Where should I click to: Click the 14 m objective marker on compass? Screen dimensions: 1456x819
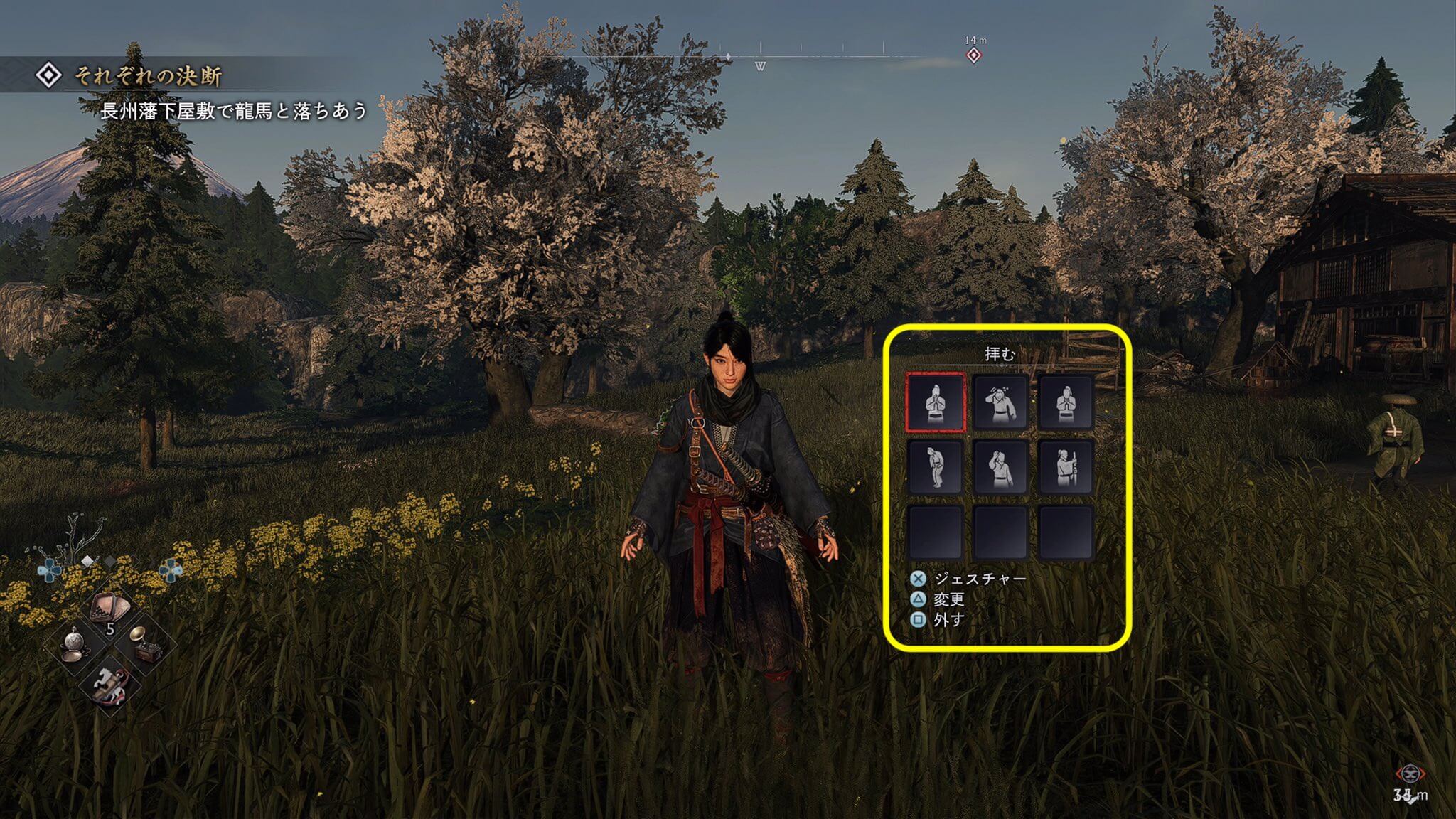974,55
